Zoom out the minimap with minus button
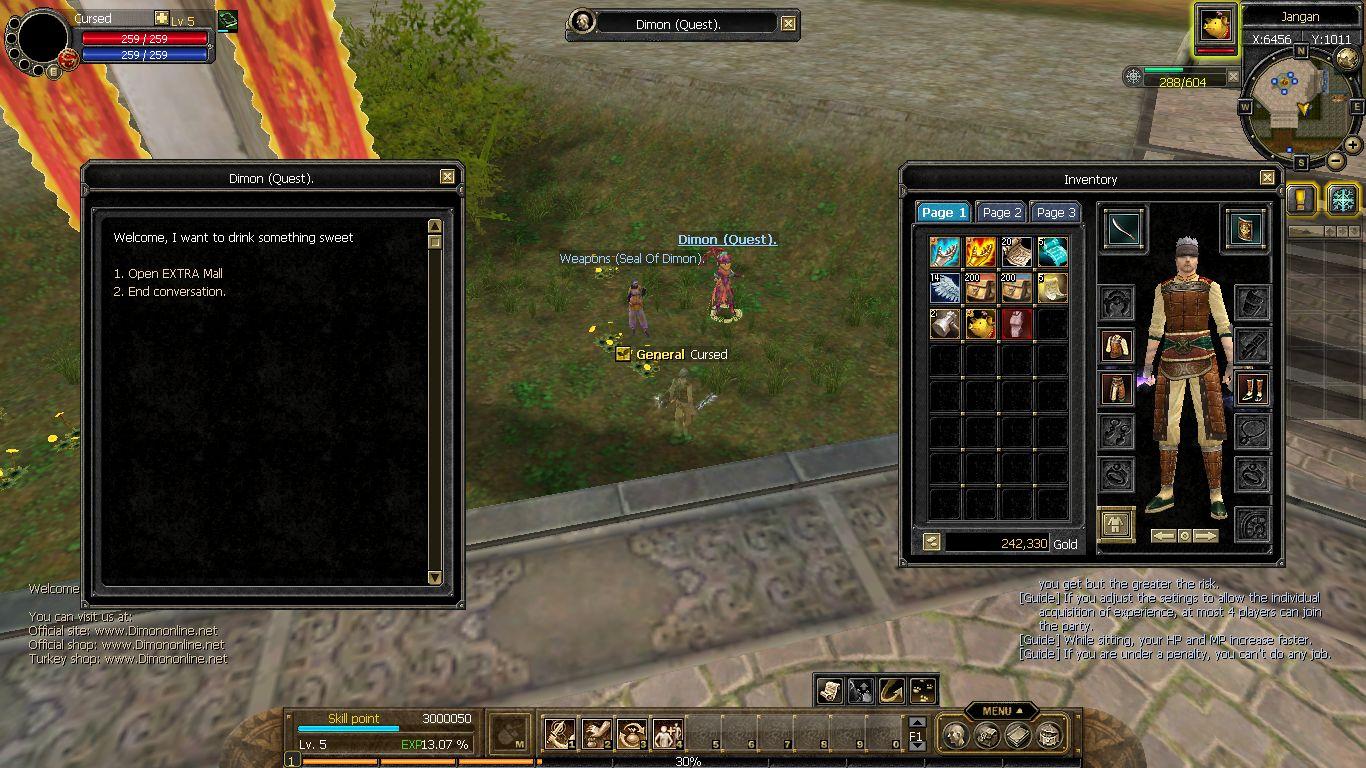This screenshot has width=1366, height=768. click(x=1335, y=161)
